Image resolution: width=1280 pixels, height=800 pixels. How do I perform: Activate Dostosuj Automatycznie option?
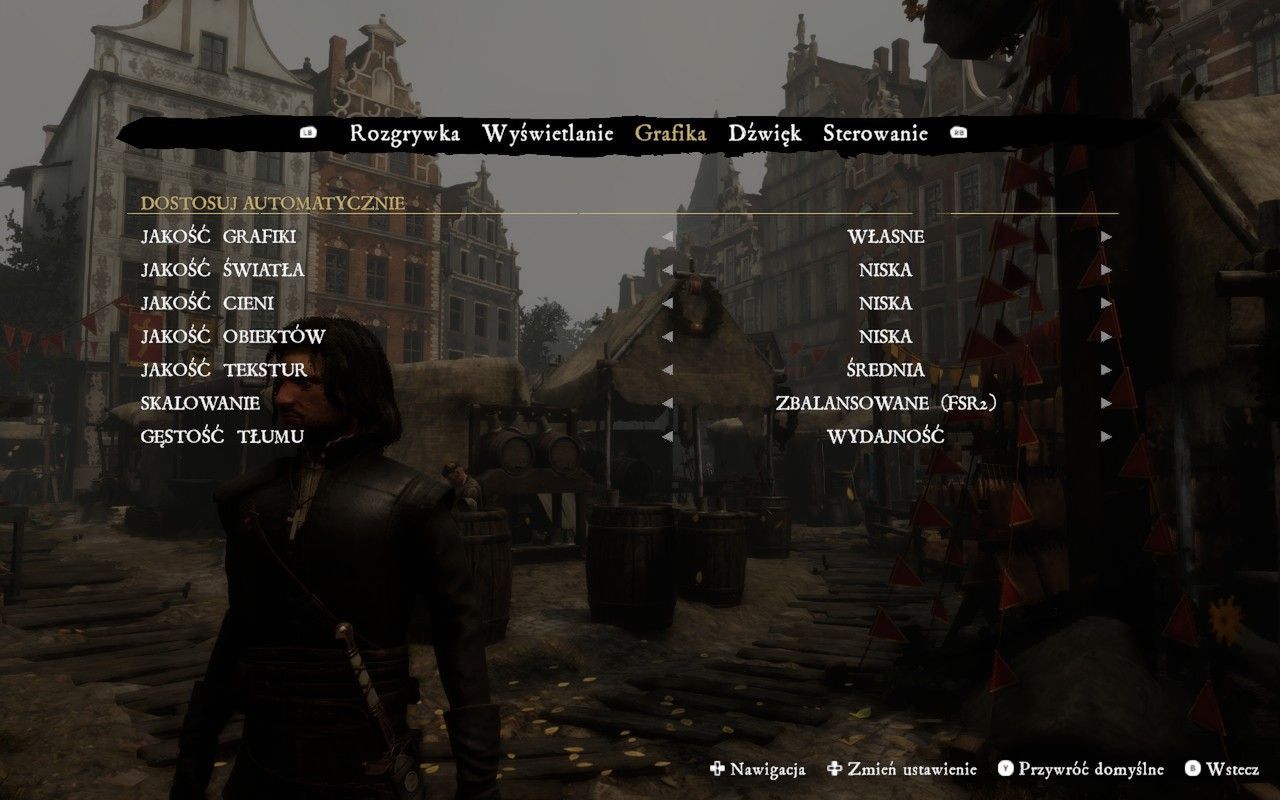[273, 203]
